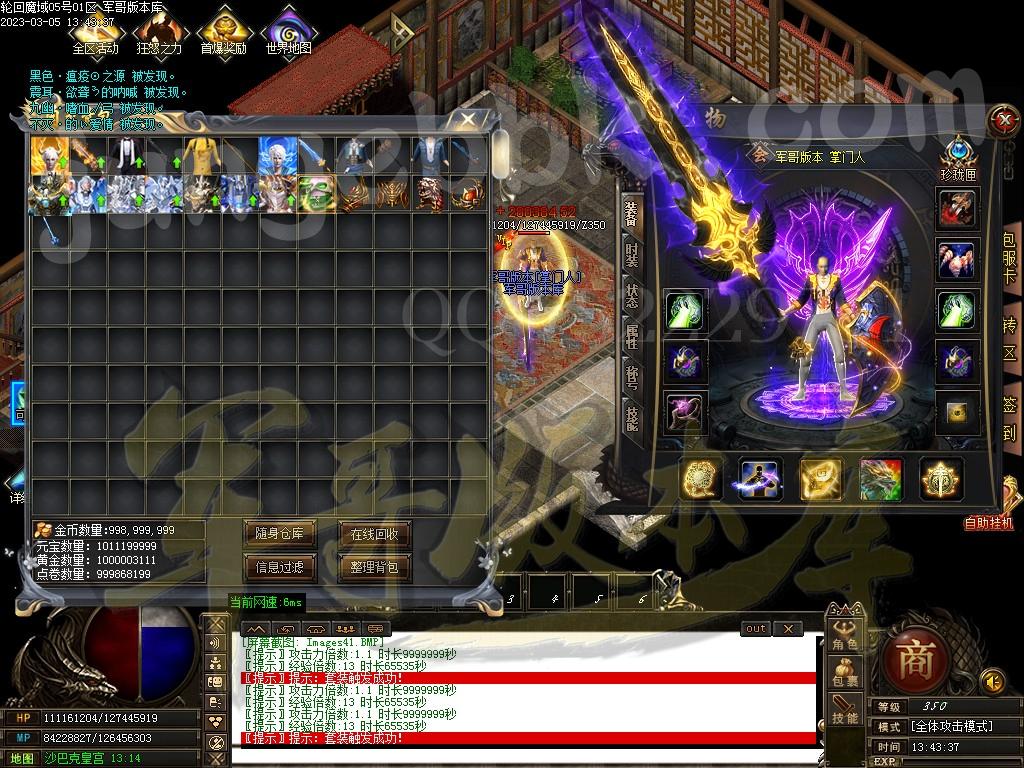
Task: Open the 随身仓库 portable warehouse
Action: point(279,534)
